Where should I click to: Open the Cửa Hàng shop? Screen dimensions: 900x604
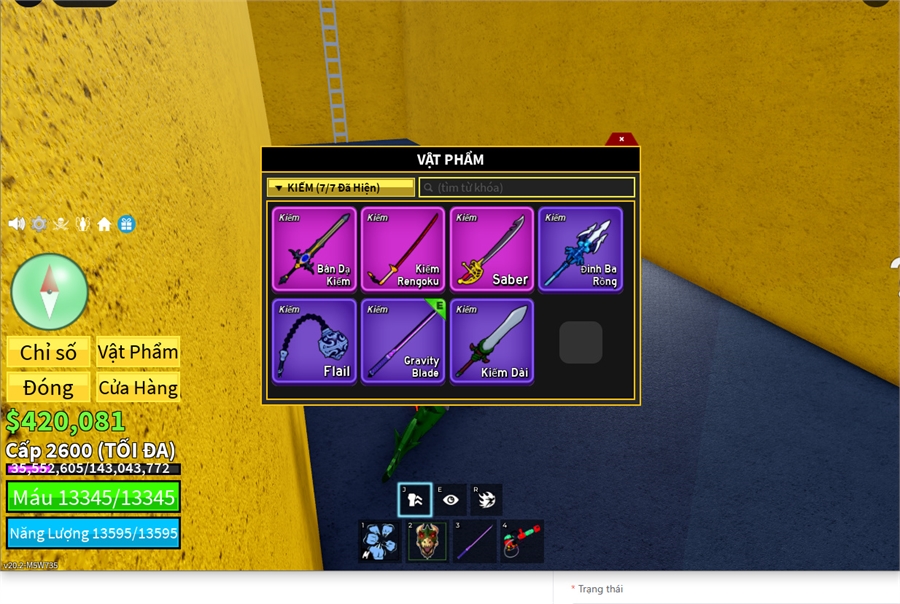(x=138, y=387)
